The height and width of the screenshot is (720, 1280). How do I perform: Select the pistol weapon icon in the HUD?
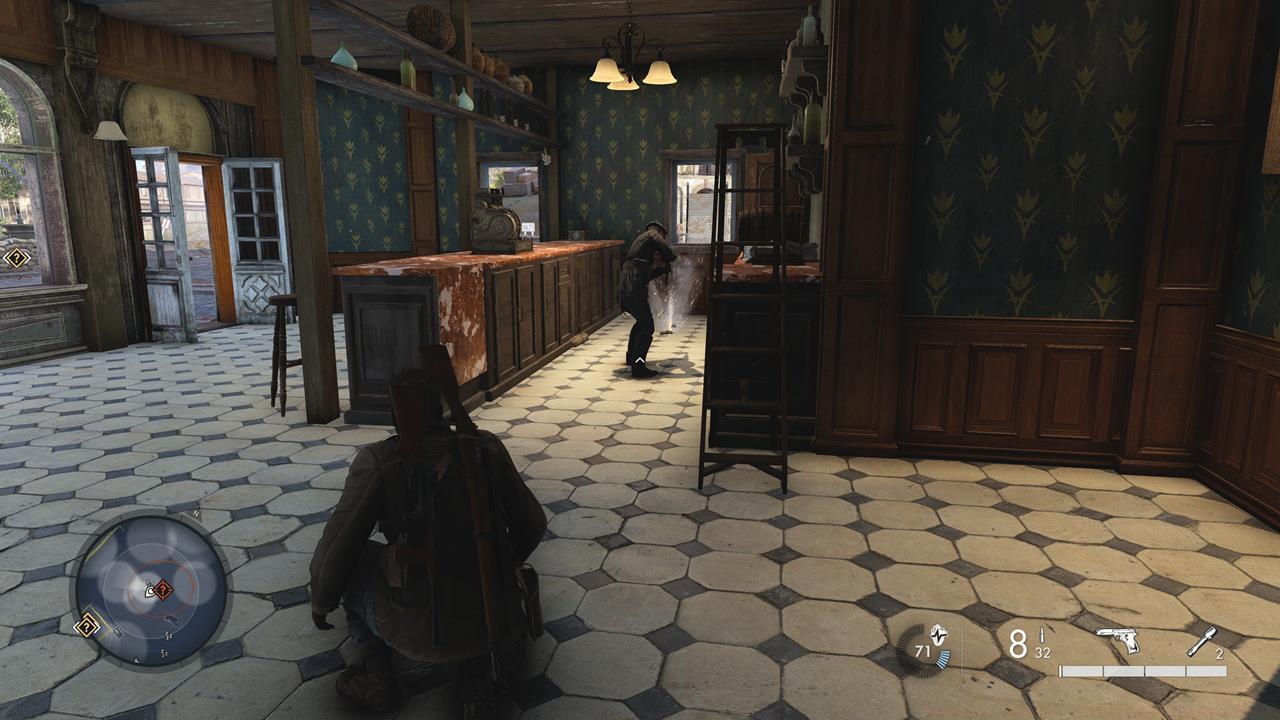click(x=1118, y=640)
